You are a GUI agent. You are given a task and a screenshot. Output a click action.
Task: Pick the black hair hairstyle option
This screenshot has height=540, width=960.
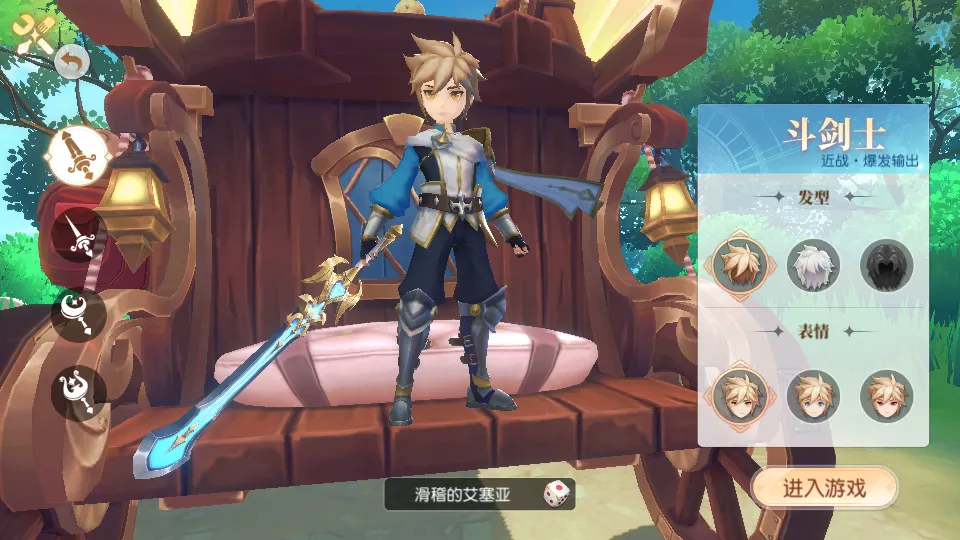point(886,265)
